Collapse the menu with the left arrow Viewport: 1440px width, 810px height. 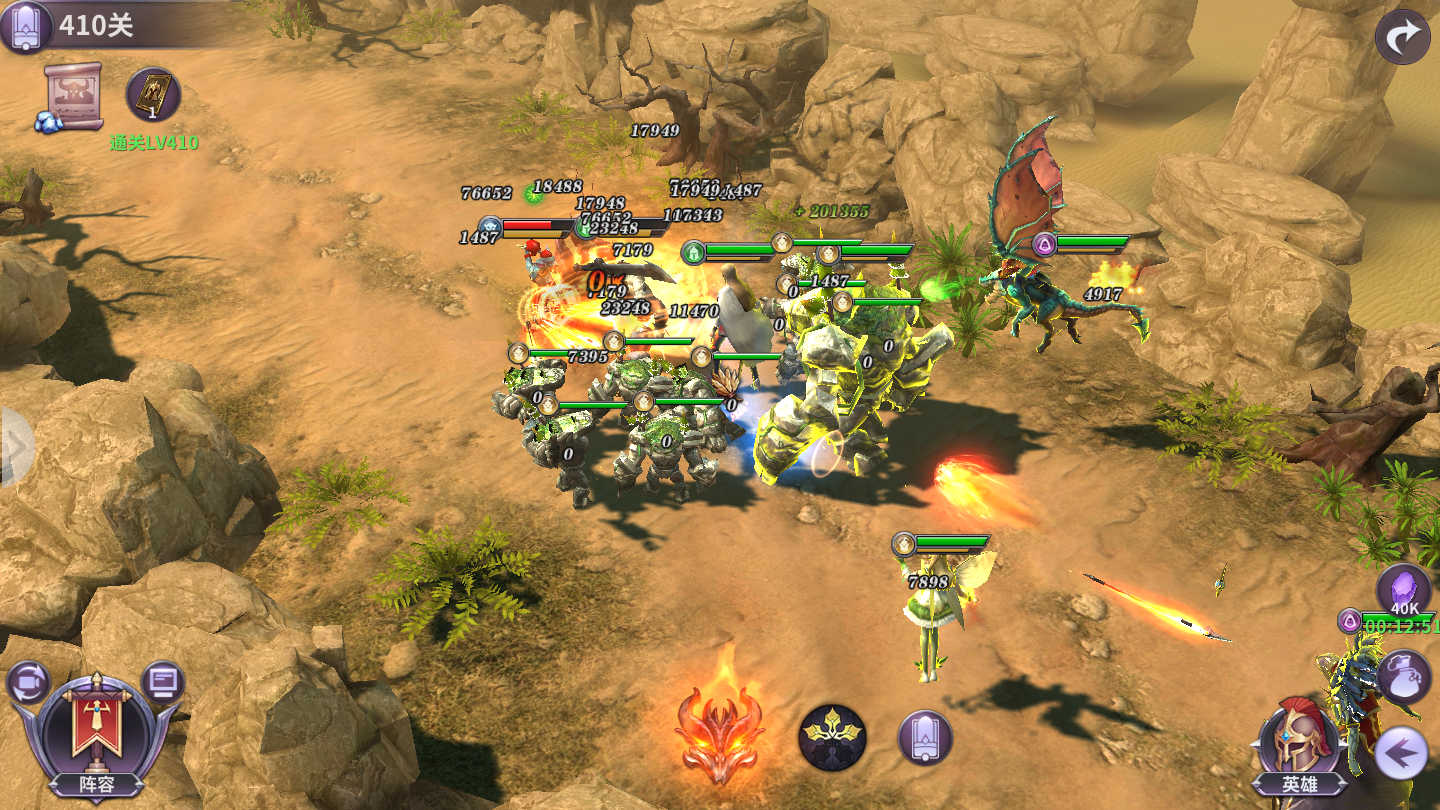coord(1400,753)
